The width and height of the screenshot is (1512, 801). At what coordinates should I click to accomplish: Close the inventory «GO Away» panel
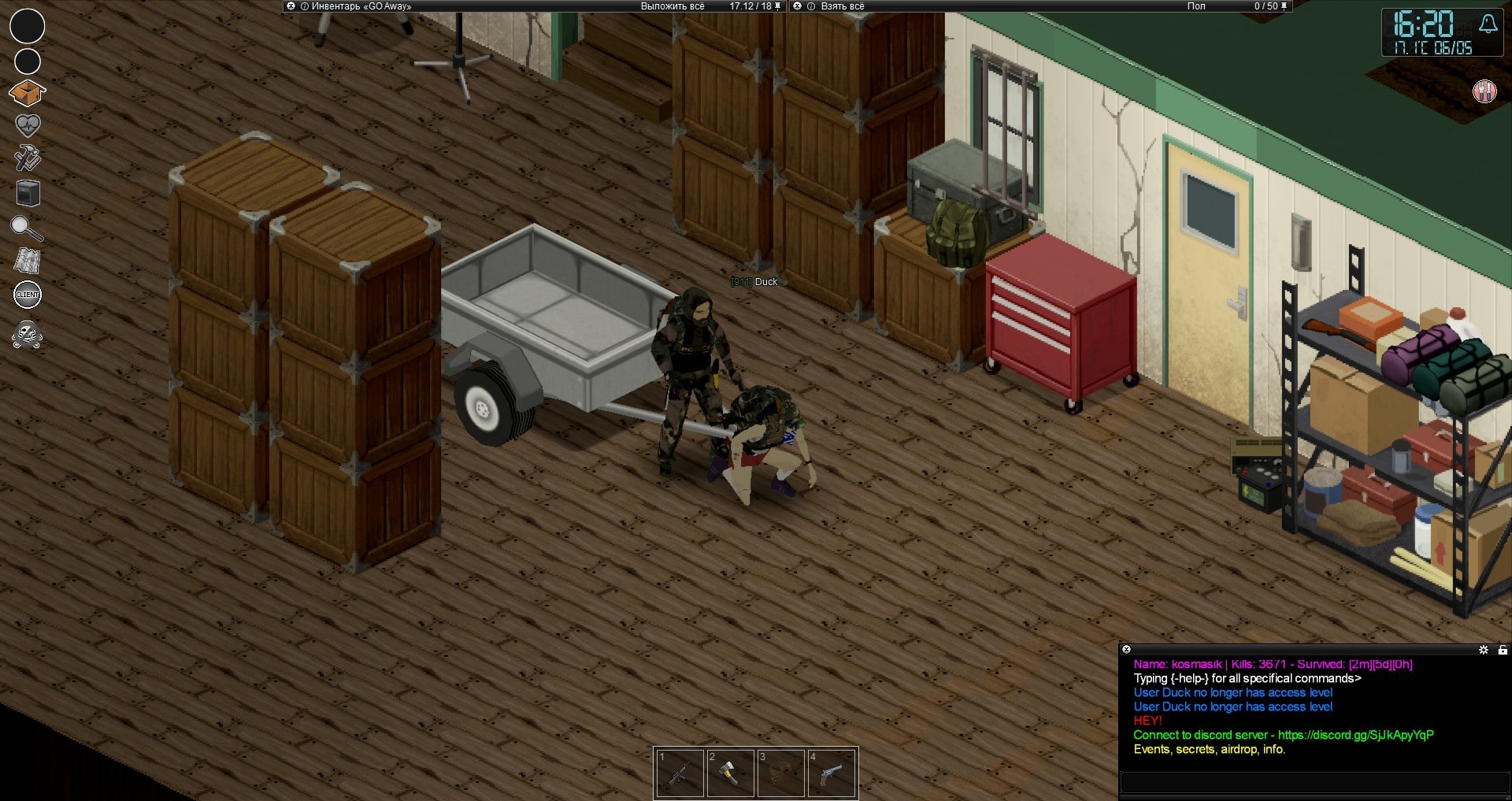pyautogui.click(x=291, y=6)
